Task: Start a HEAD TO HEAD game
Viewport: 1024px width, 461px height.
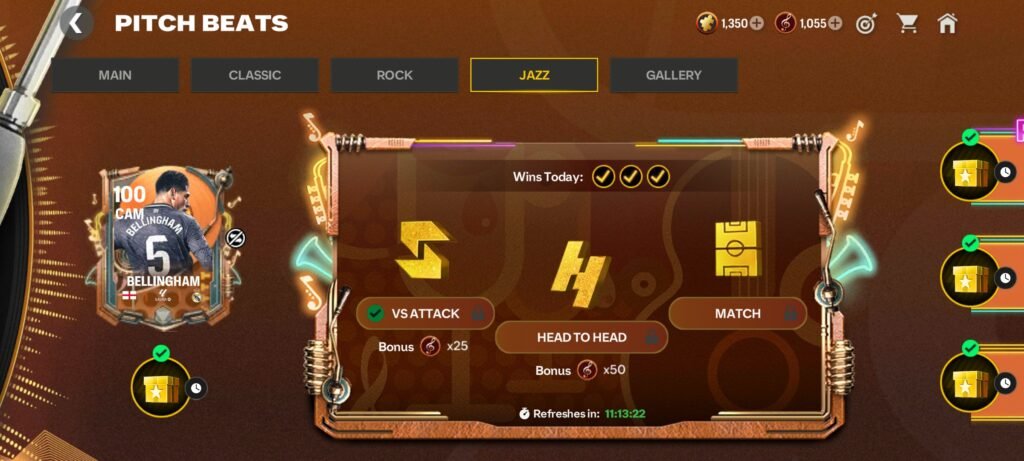Action: coord(581,337)
